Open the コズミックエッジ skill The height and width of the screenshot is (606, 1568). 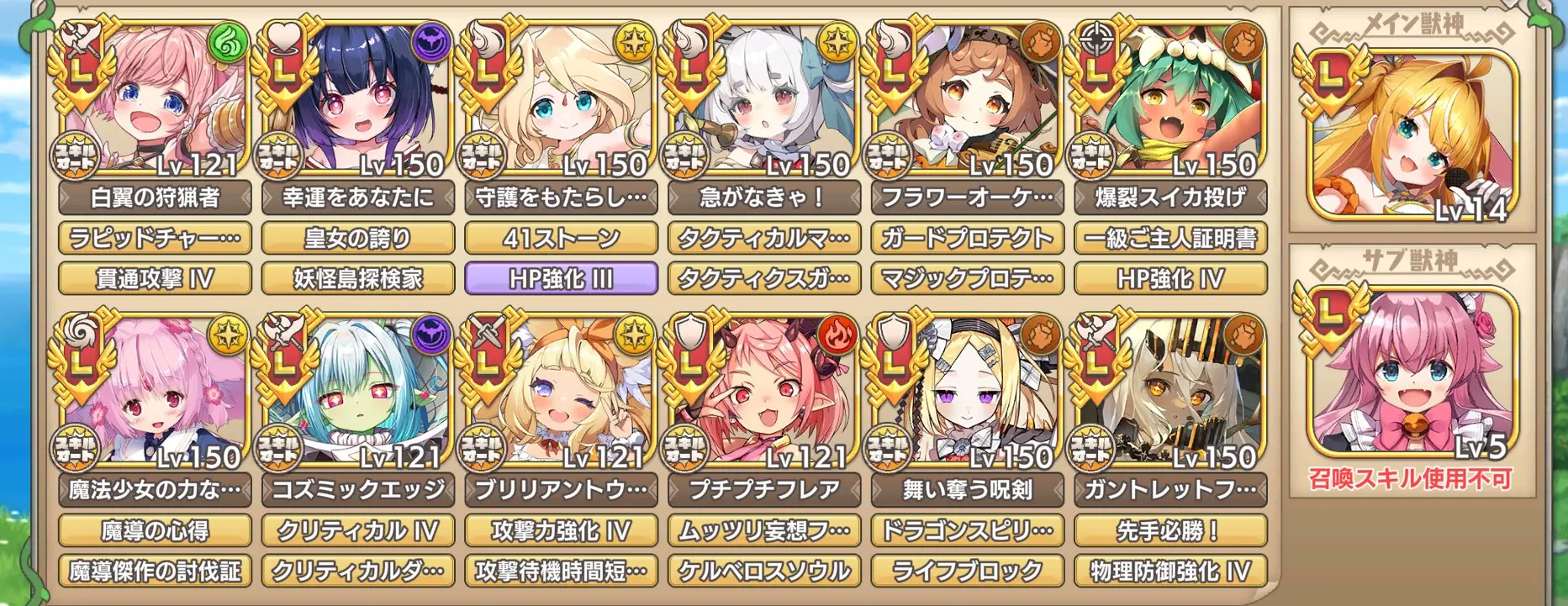(x=358, y=490)
